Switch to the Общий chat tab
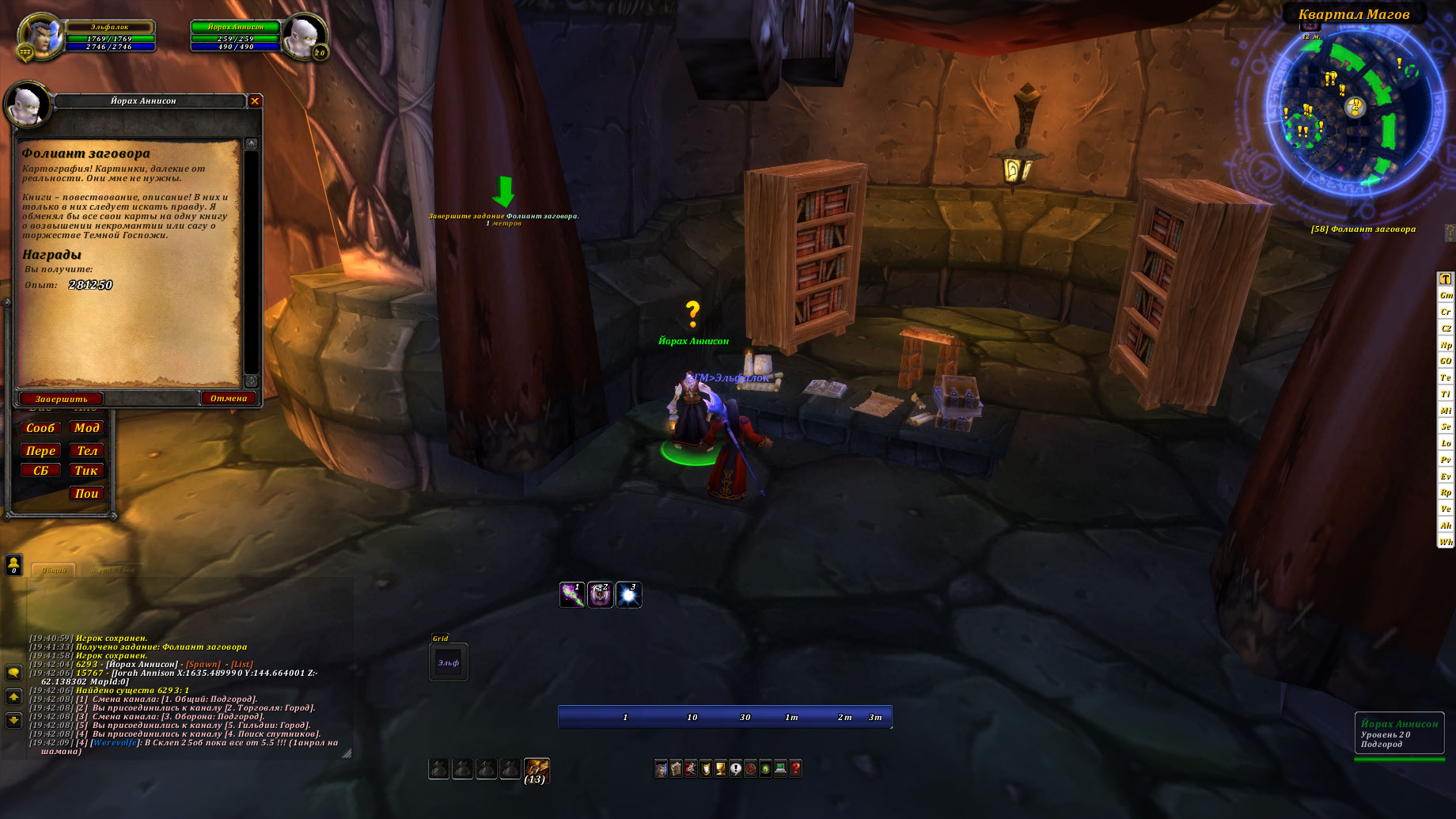The height and width of the screenshot is (819, 1456). (54, 570)
